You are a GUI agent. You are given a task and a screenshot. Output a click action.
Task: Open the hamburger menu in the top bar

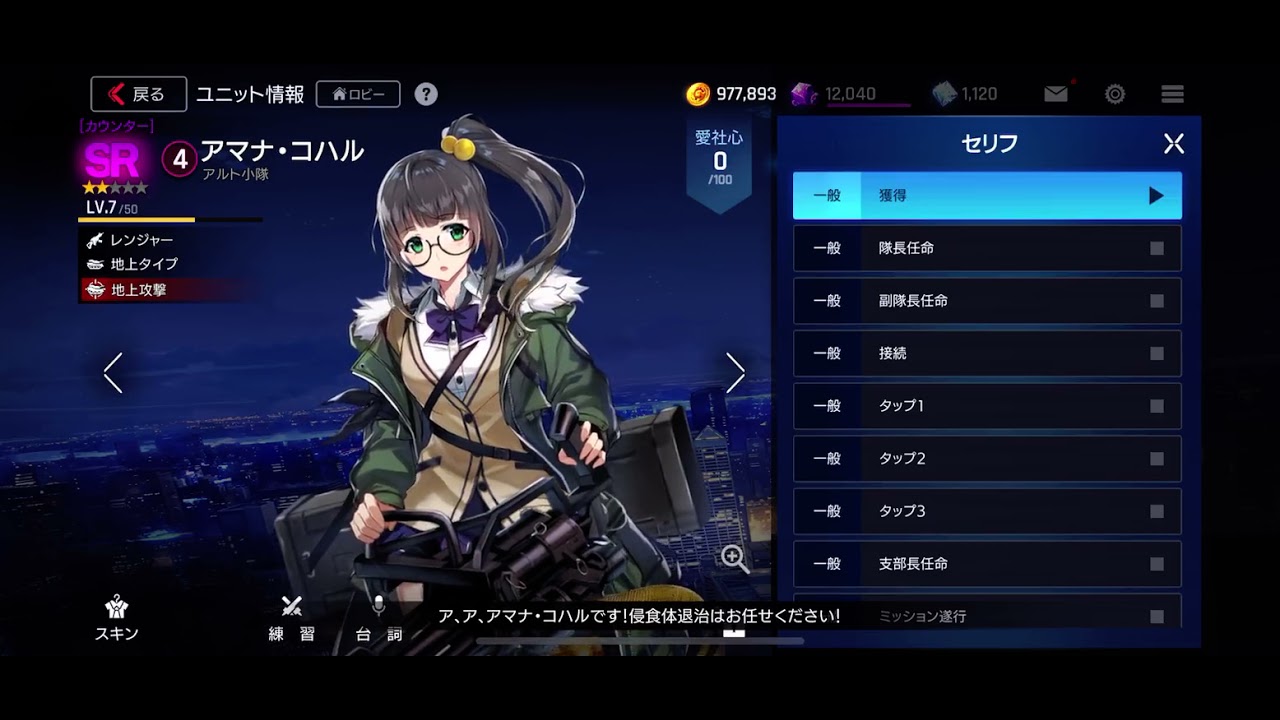coord(1171,93)
